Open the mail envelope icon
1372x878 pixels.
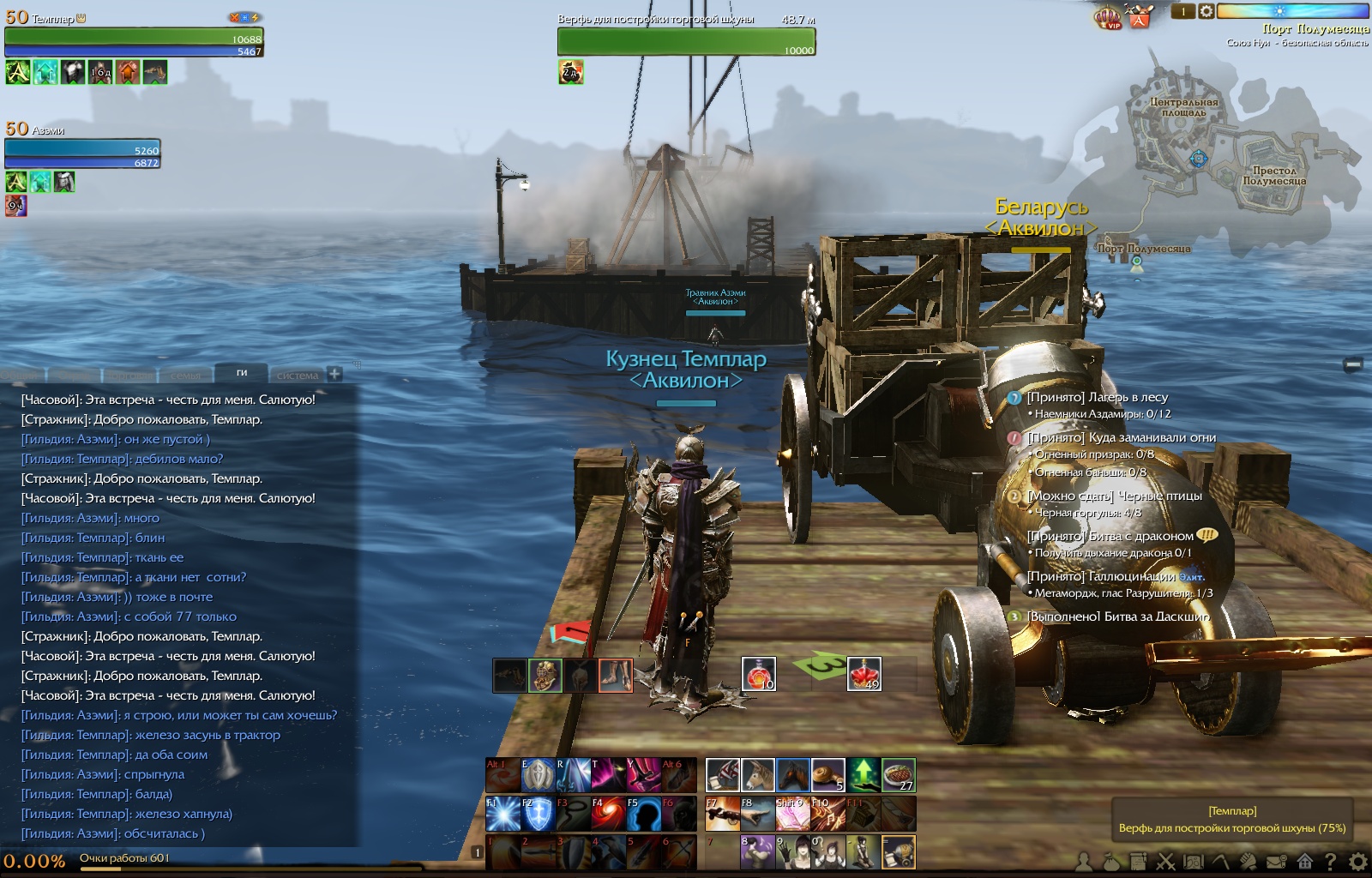[1277, 861]
